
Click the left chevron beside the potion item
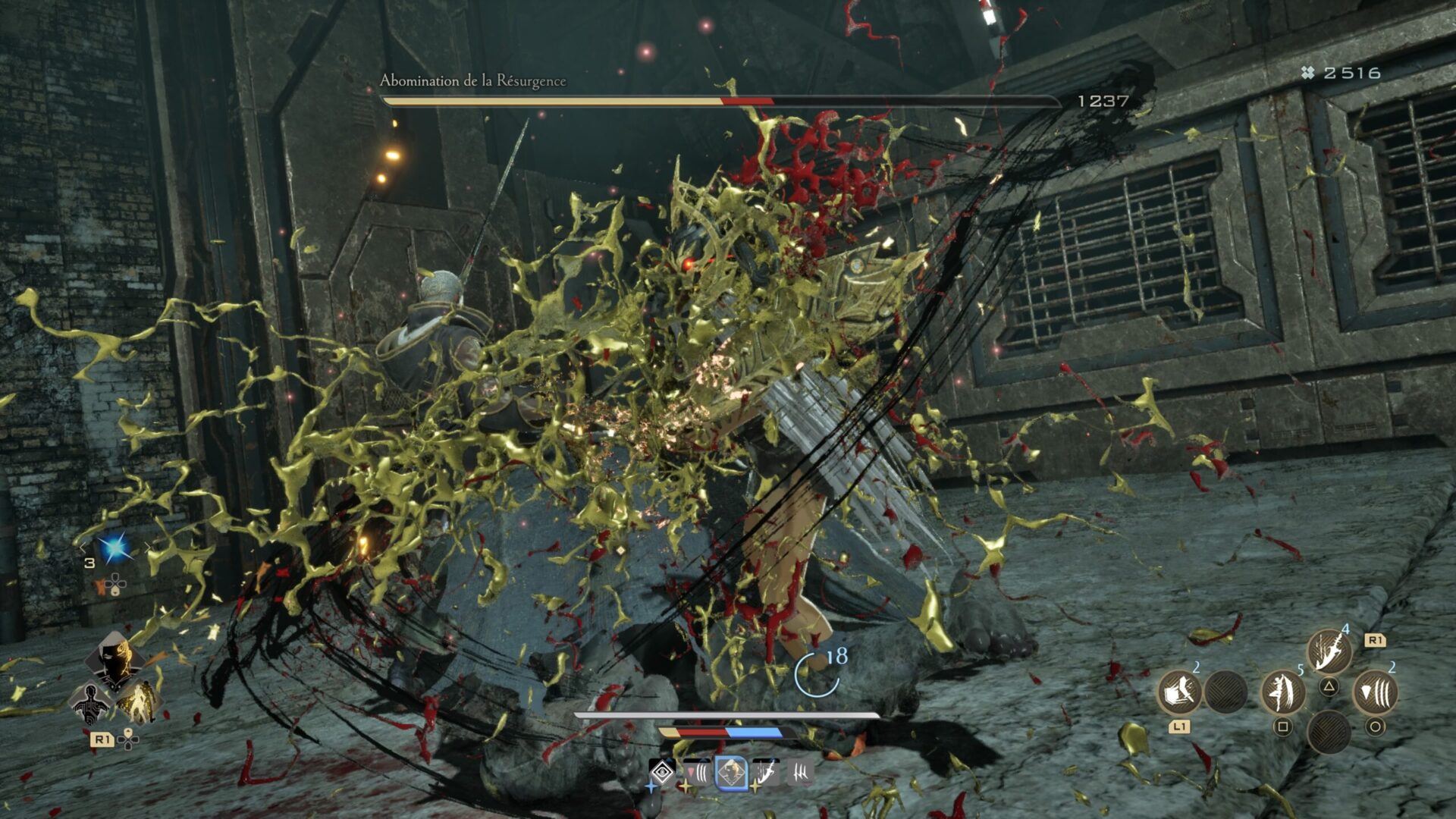click(83, 547)
